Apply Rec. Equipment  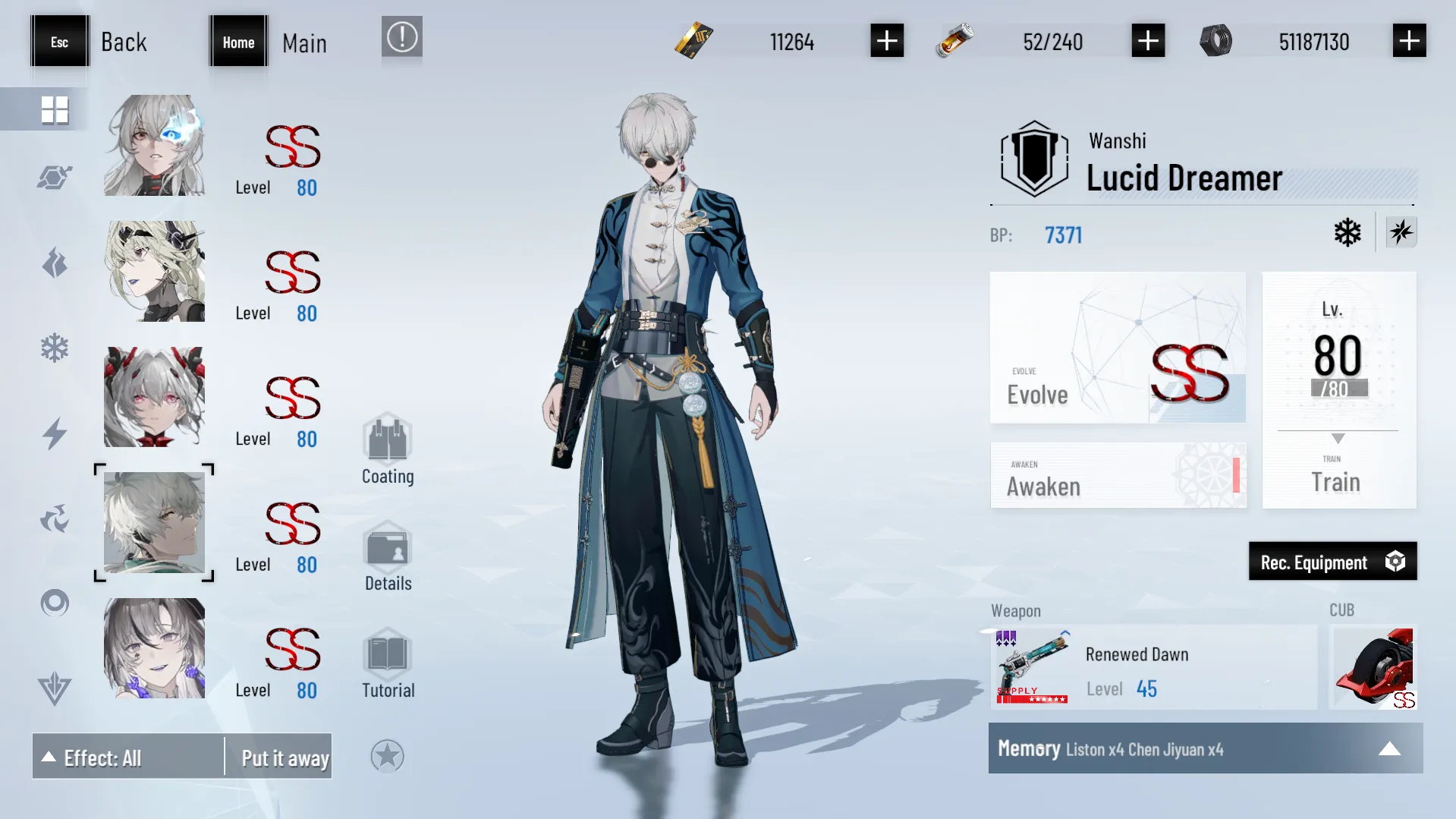(1332, 562)
